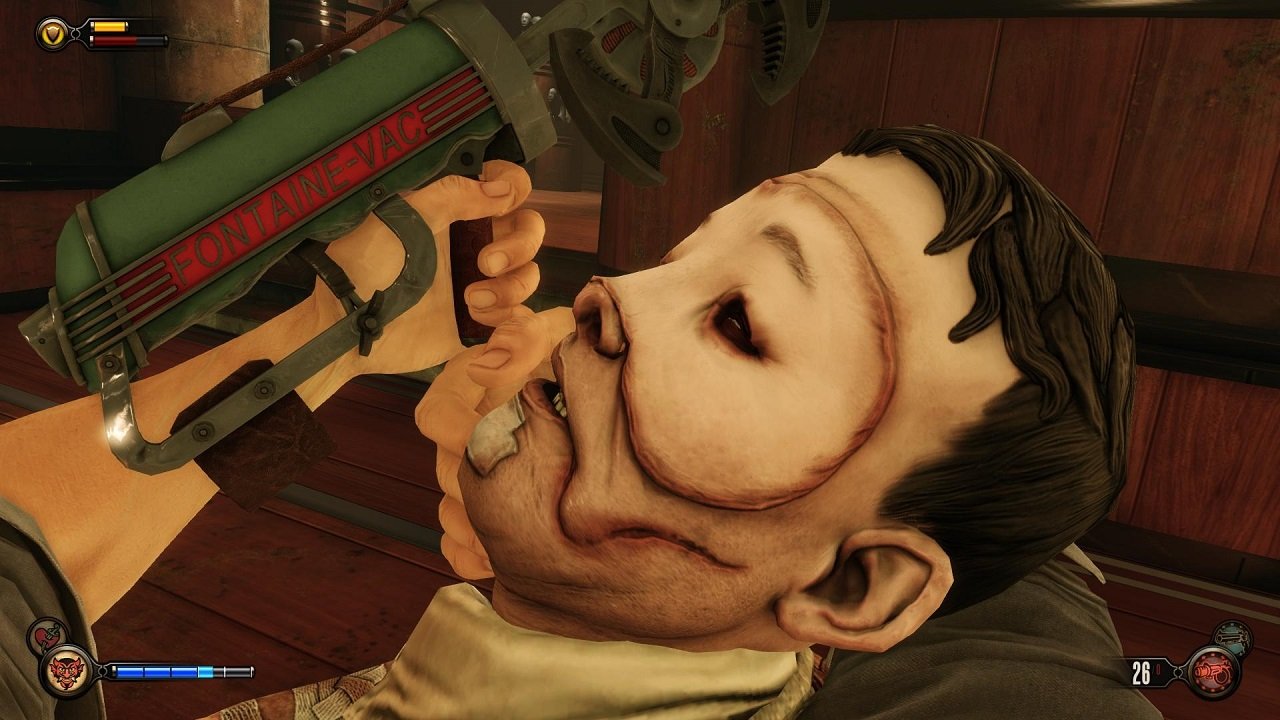Click the ammo counter black plate

pos(1149,672)
